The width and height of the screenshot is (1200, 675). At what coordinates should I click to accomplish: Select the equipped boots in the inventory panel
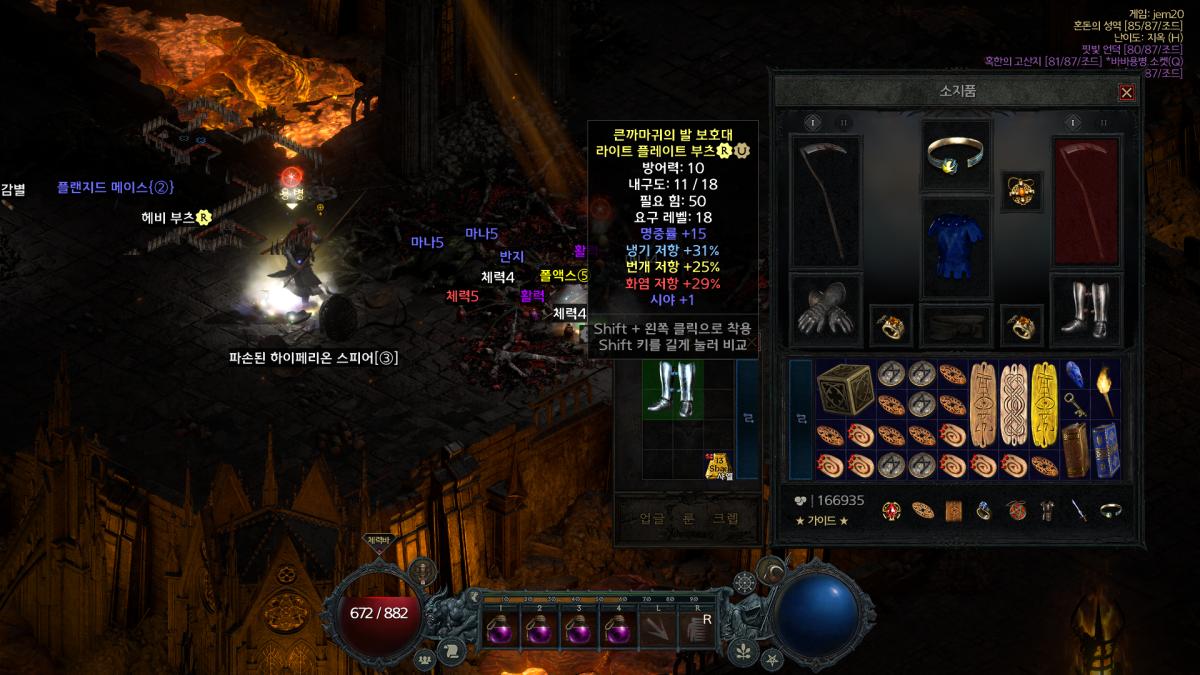pyautogui.click(x=1086, y=310)
